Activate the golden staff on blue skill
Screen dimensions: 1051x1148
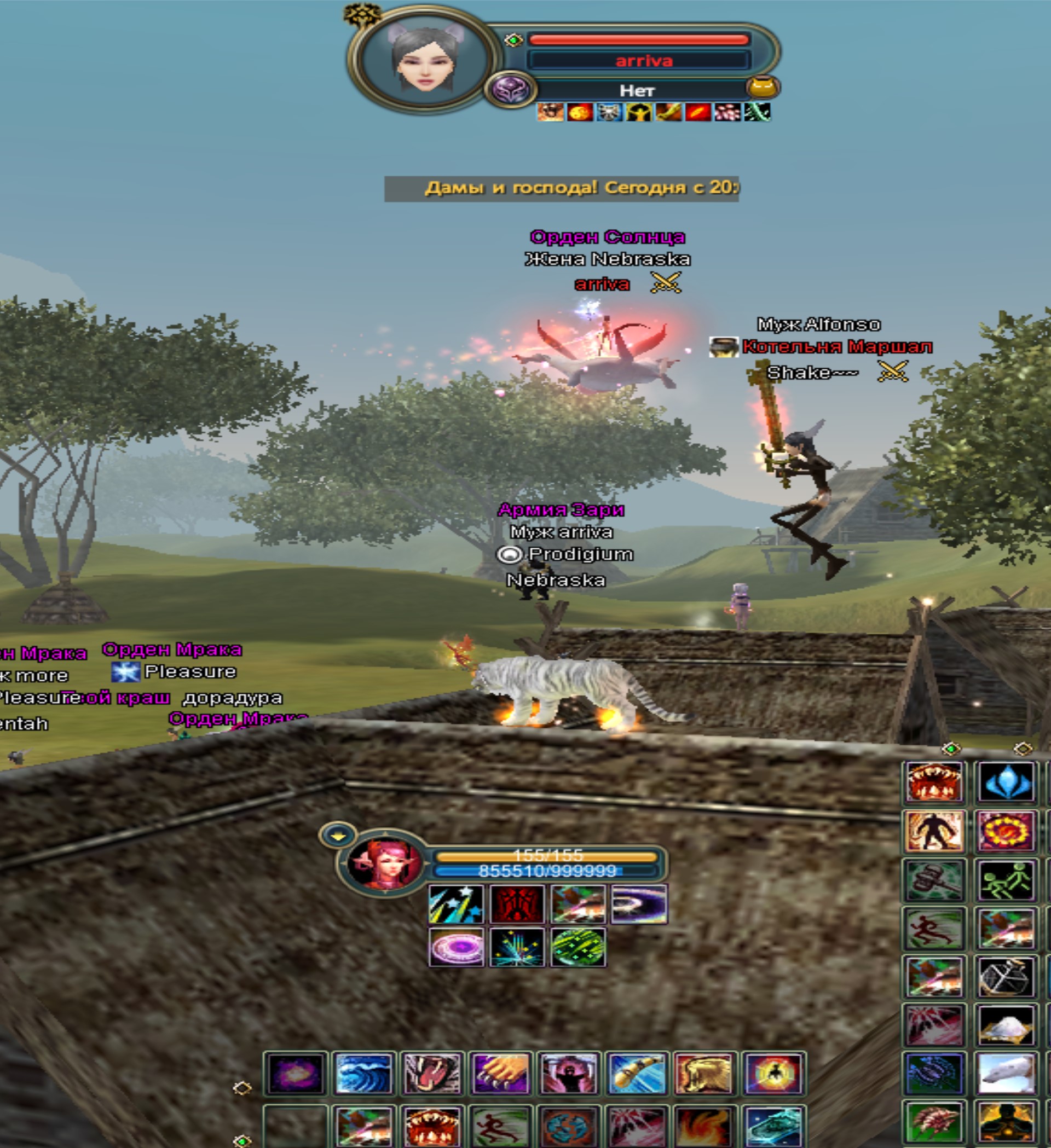click(636, 1074)
